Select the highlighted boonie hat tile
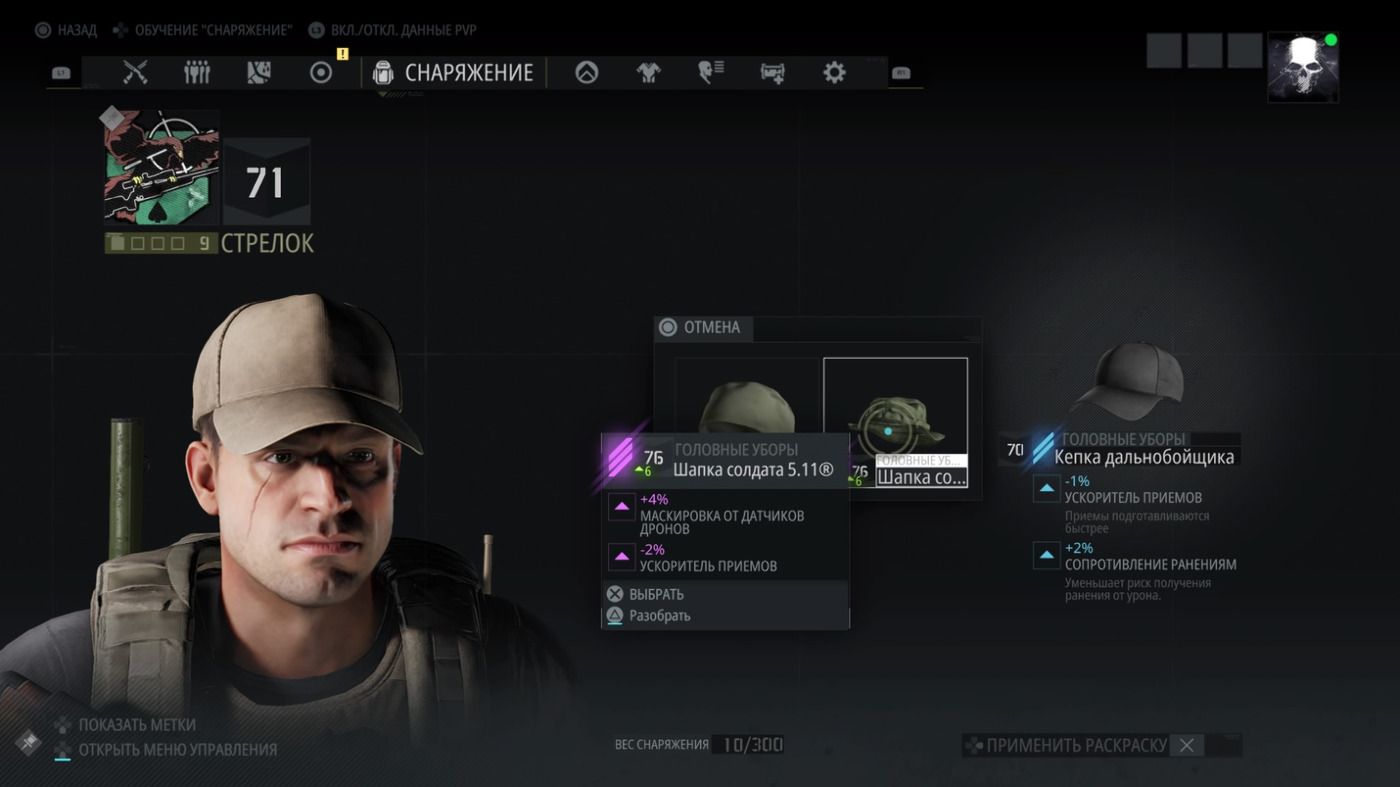 894,421
